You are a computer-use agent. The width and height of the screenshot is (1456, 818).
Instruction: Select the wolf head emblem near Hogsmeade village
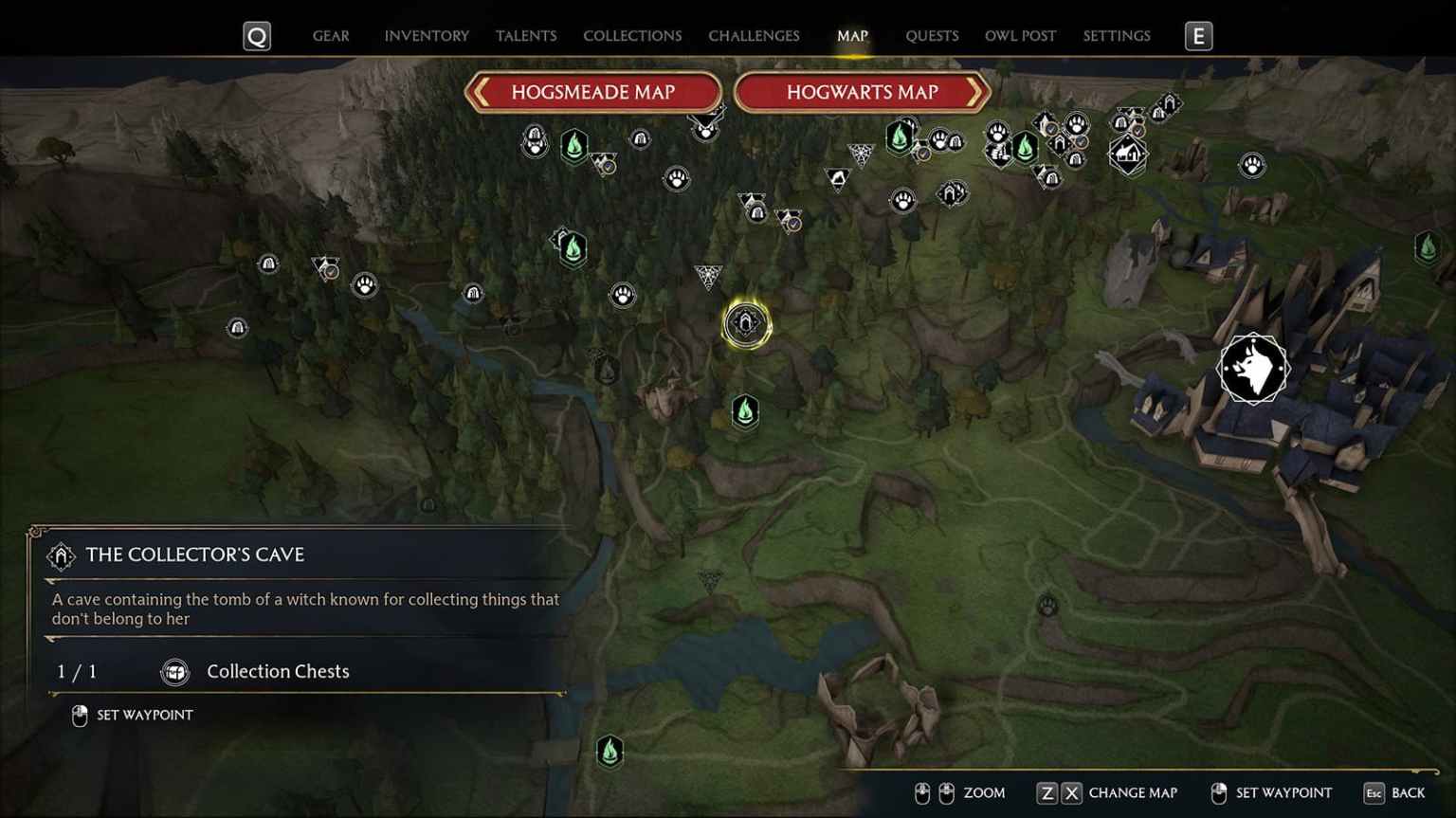(1252, 369)
